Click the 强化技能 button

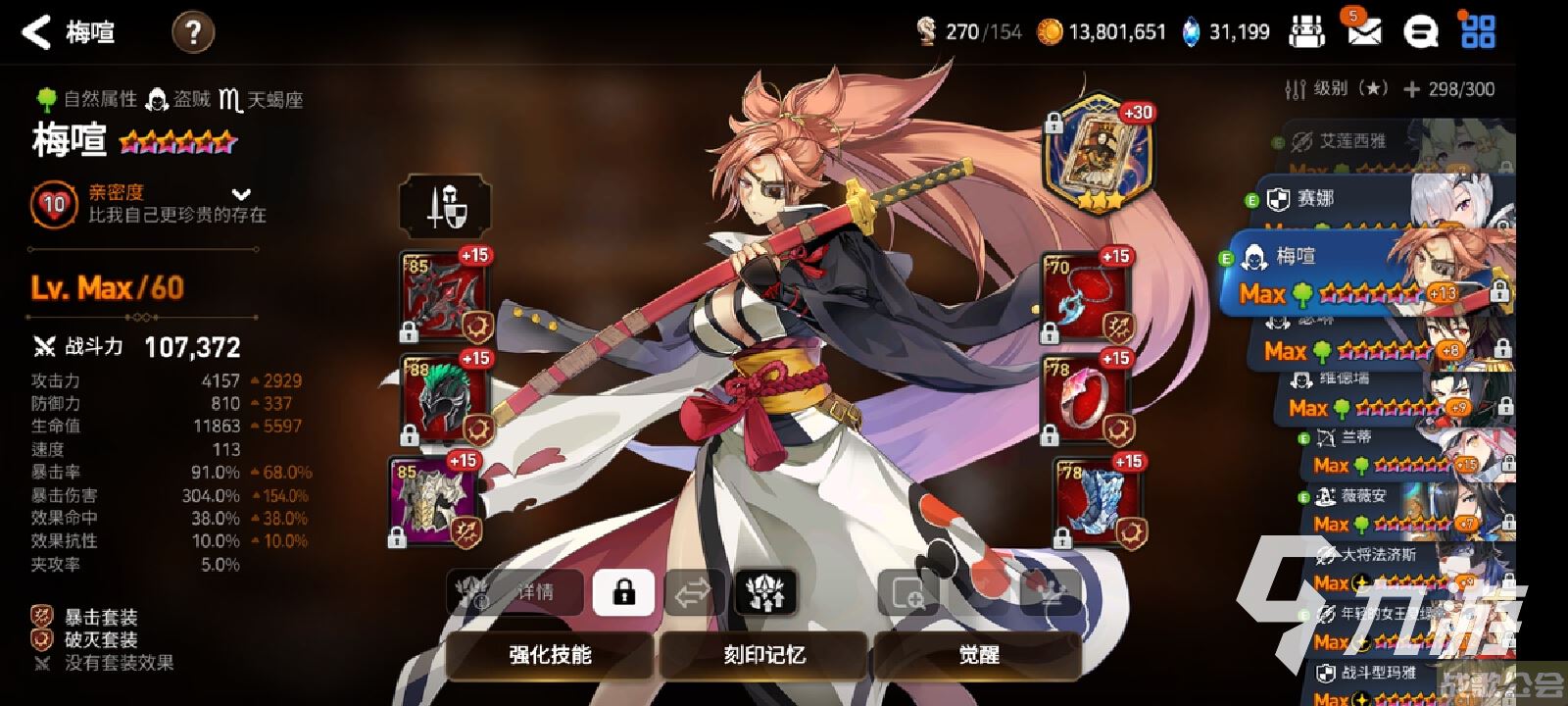pyautogui.click(x=550, y=655)
